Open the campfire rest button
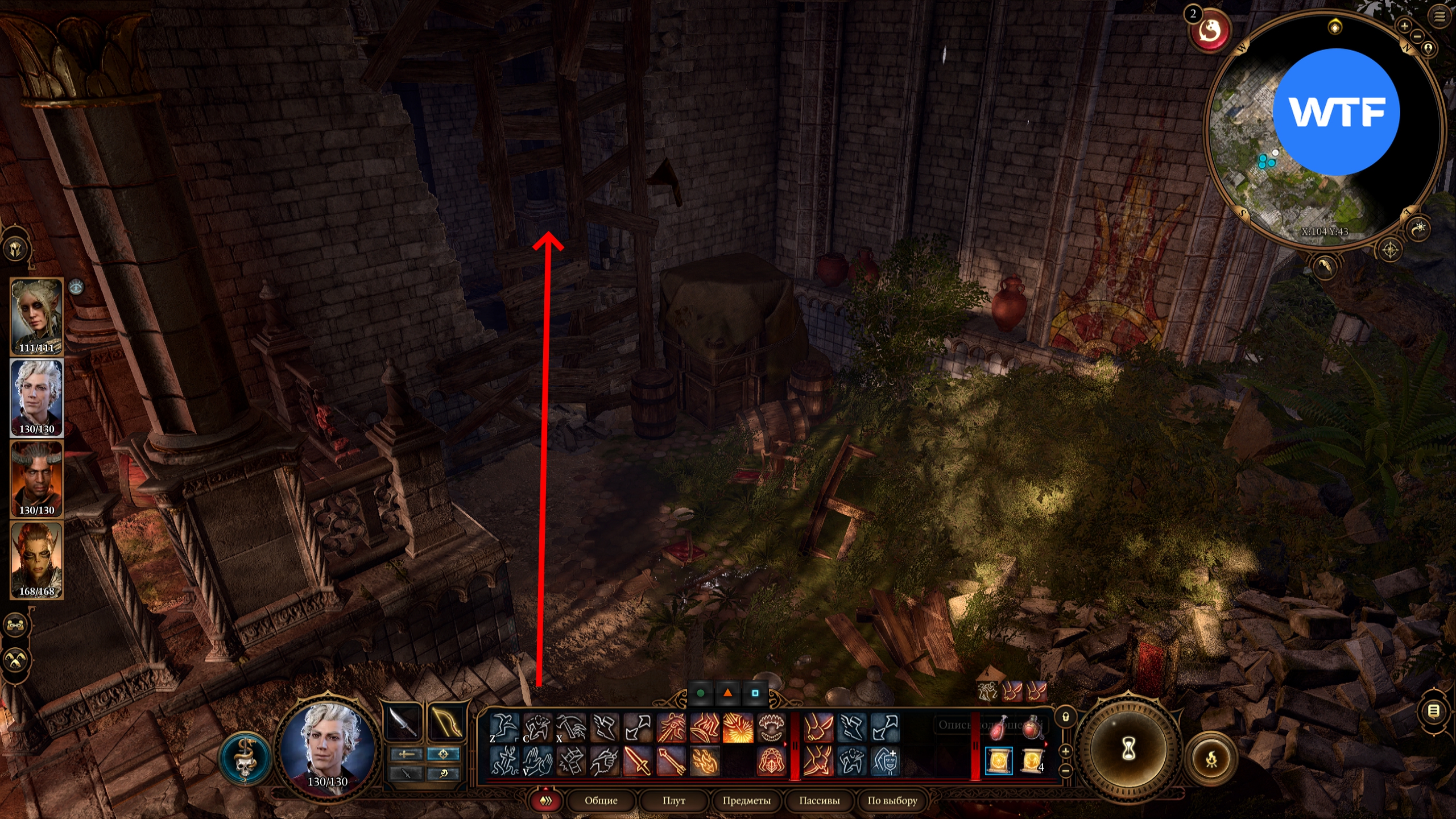Image resolution: width=1456 pixels, height=819 pixels. (x=1211, y=759)
